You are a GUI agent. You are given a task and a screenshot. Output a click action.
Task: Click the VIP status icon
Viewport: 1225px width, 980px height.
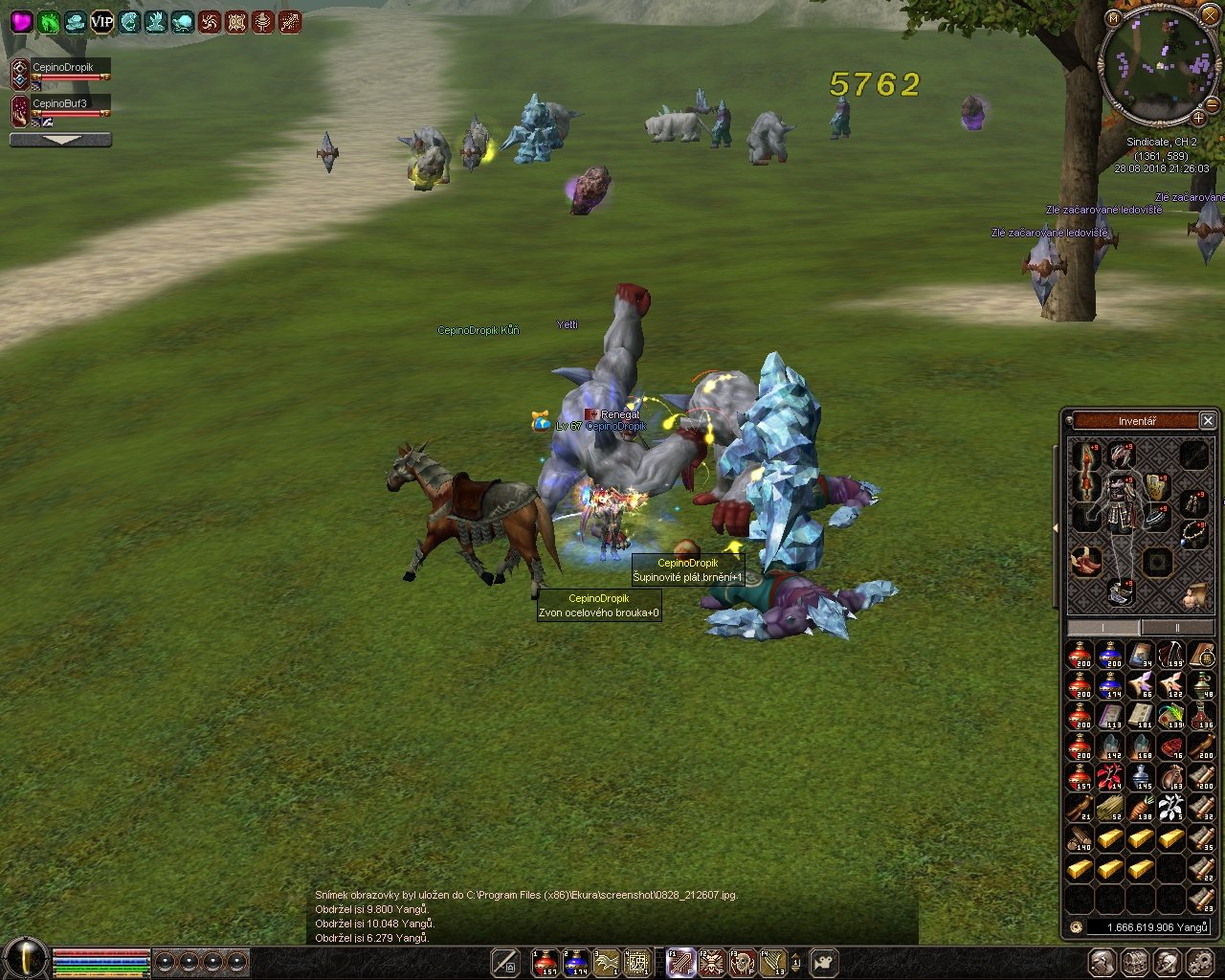[101, 22]
